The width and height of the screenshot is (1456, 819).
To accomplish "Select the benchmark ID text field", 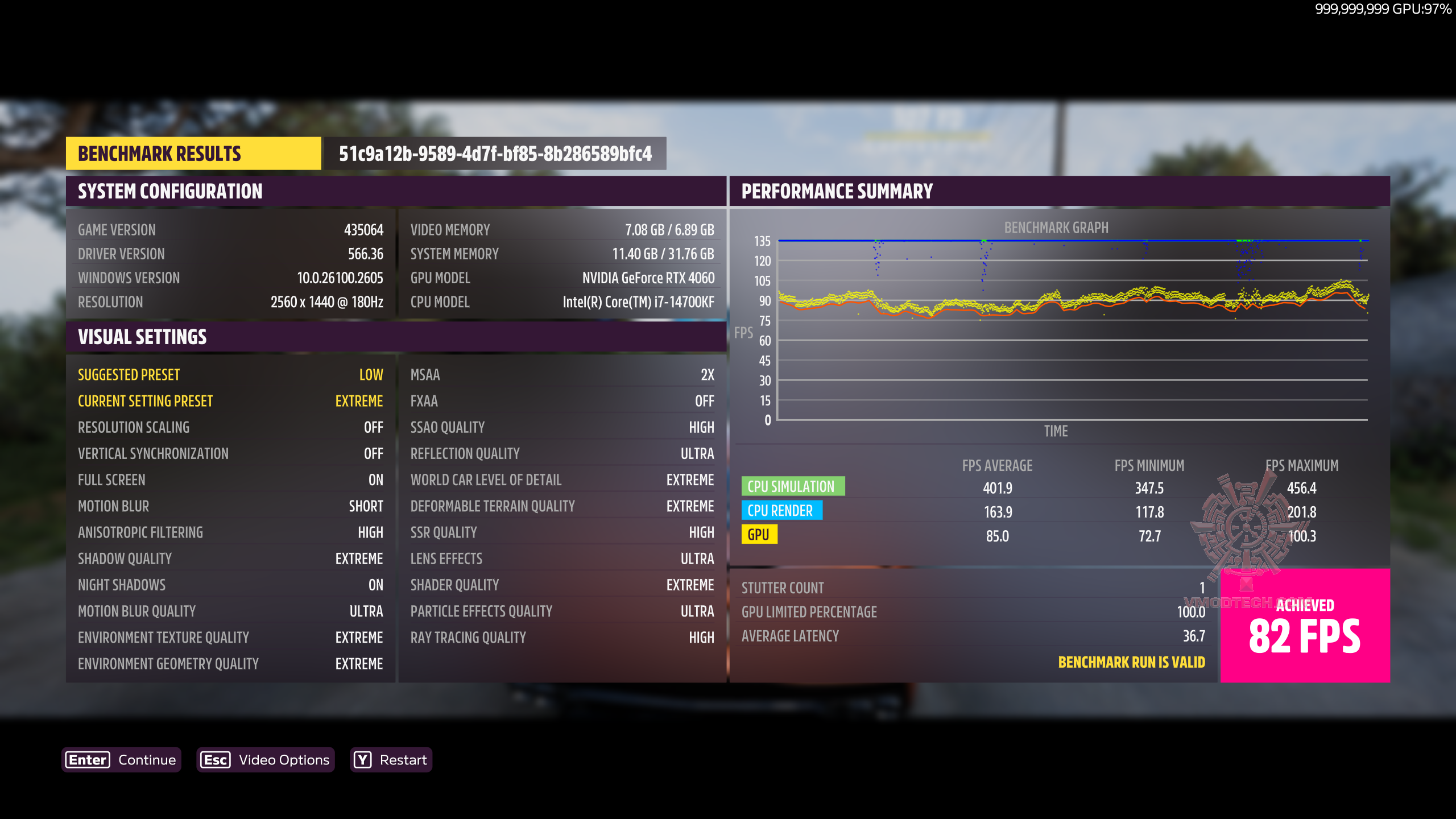I will pyautogui.click(x=495, y=153).
